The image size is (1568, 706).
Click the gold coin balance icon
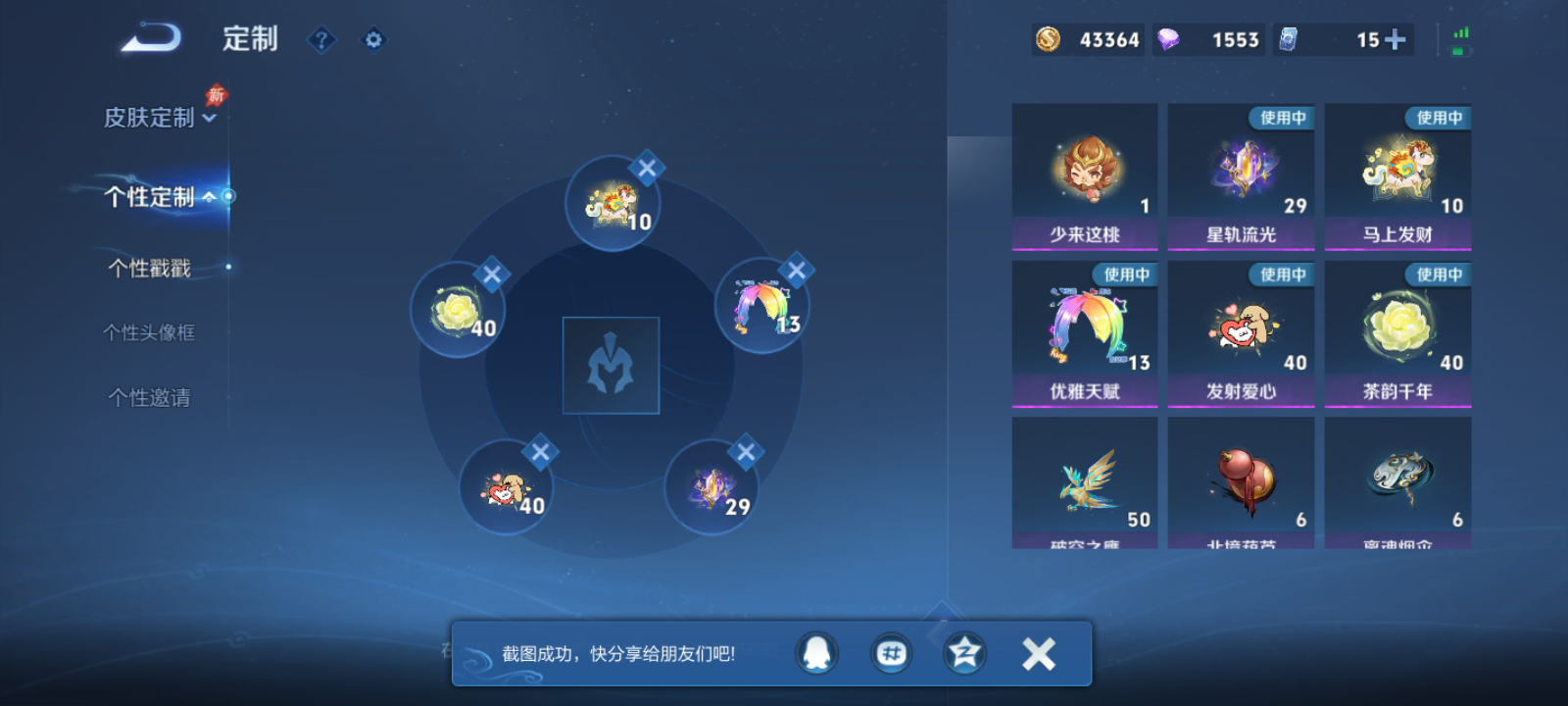coord(1047,39)
